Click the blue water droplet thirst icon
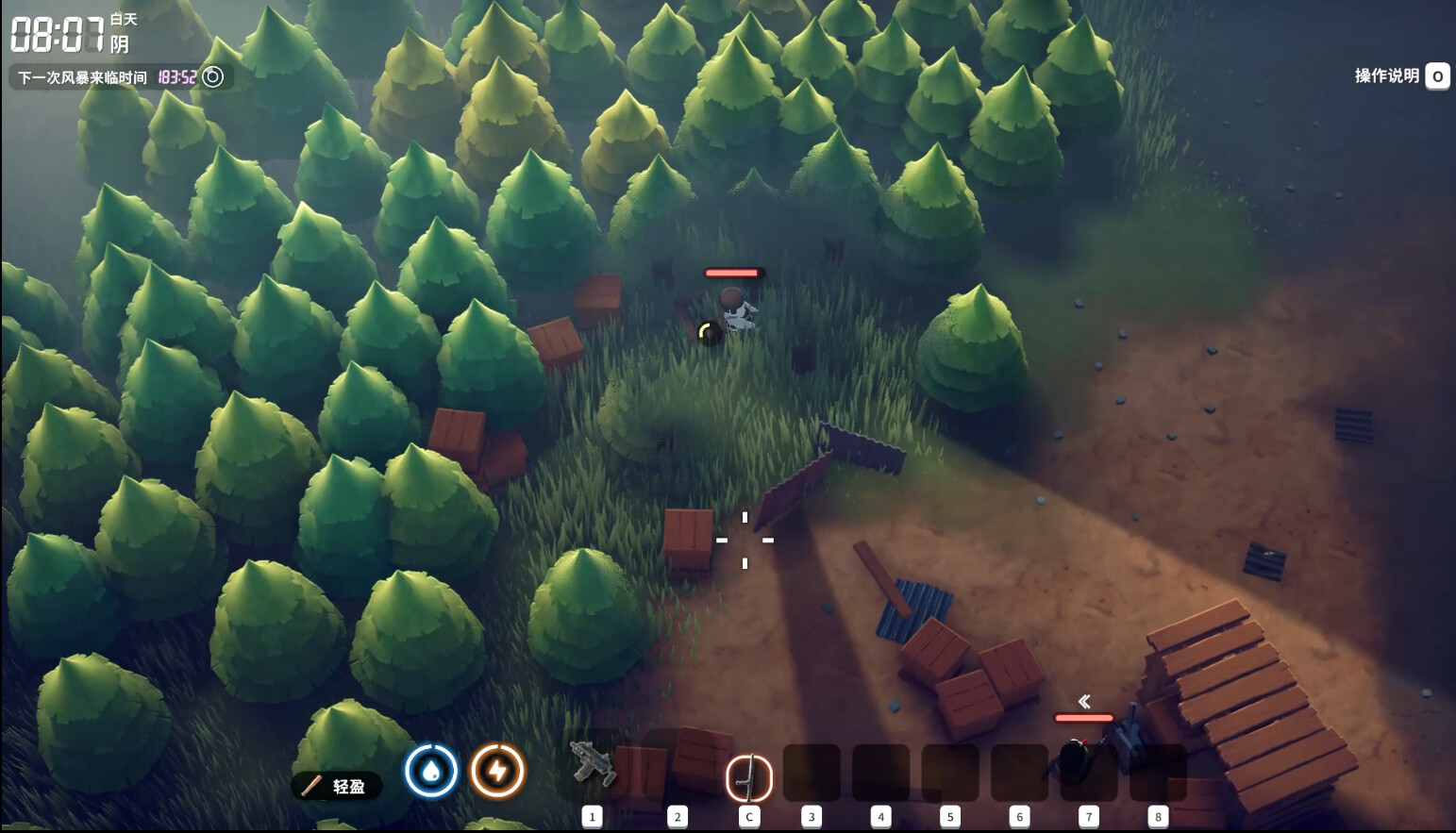The height and width of the screenshot is (833, 1456). click(x=431, y=772)
